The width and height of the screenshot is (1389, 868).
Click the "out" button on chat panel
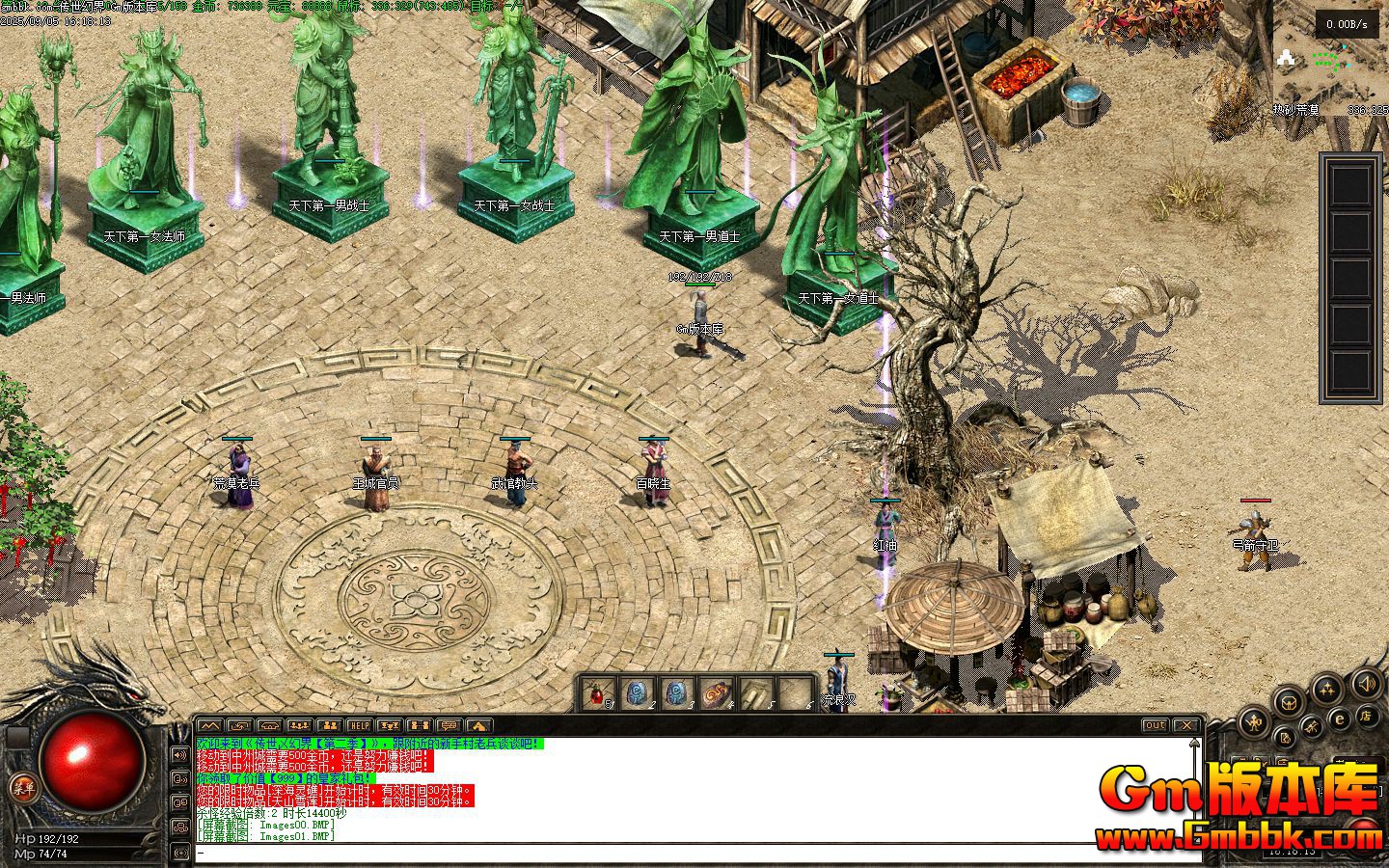[x=1155, y=725]
